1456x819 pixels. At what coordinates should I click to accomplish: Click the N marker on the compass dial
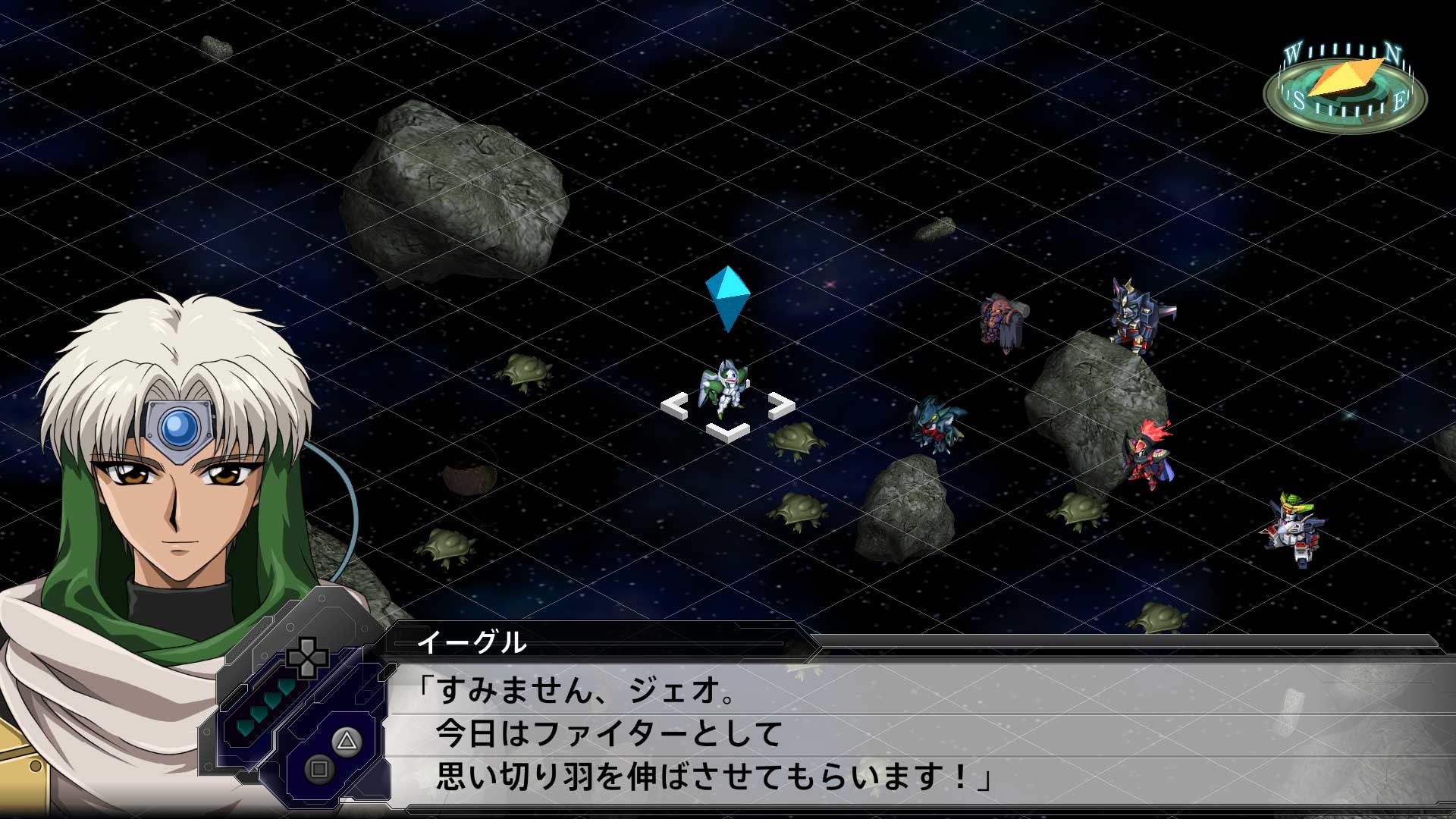(x=1394, y=53)
